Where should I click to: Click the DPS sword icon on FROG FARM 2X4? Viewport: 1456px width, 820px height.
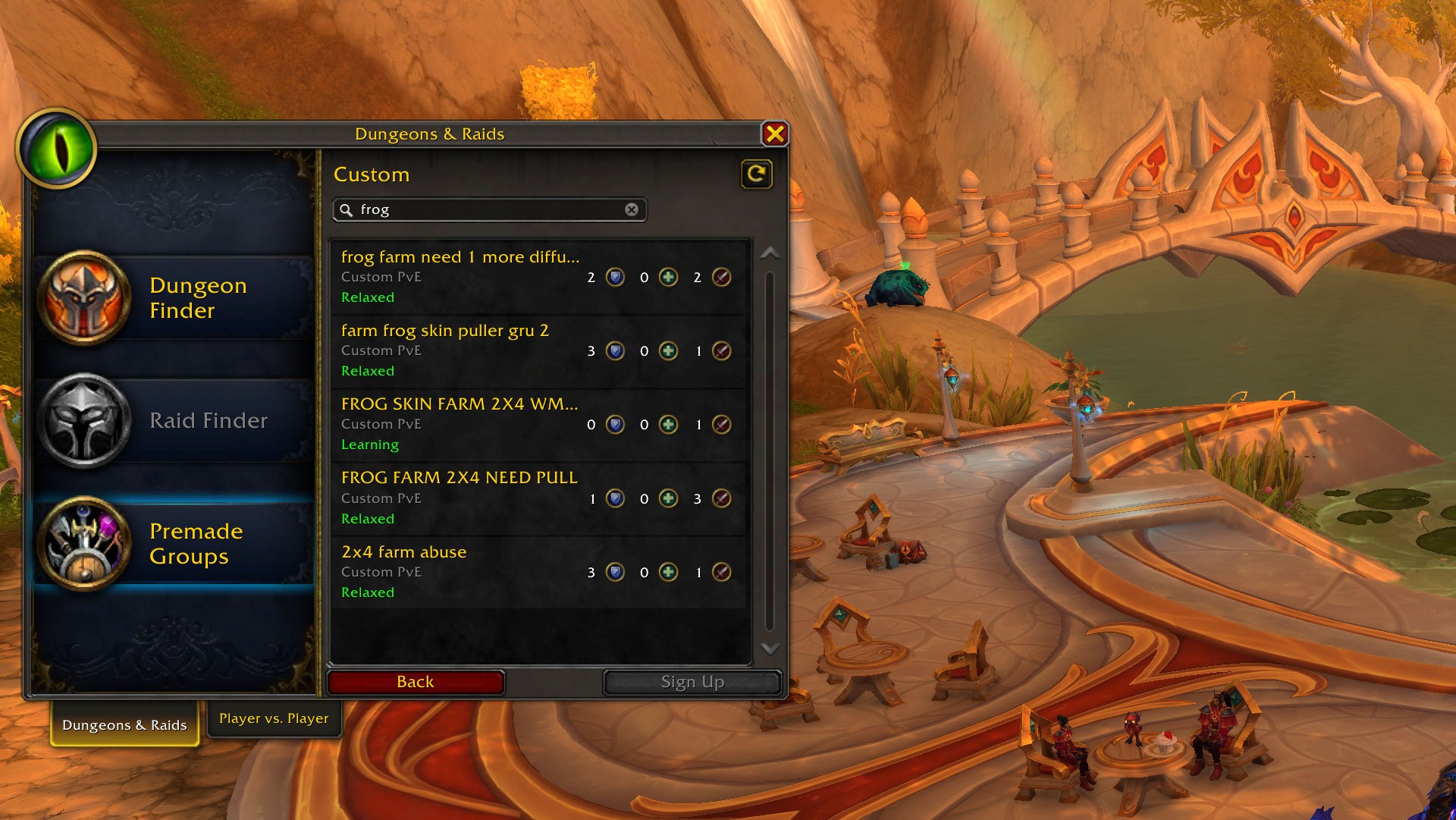click(721, 498)
